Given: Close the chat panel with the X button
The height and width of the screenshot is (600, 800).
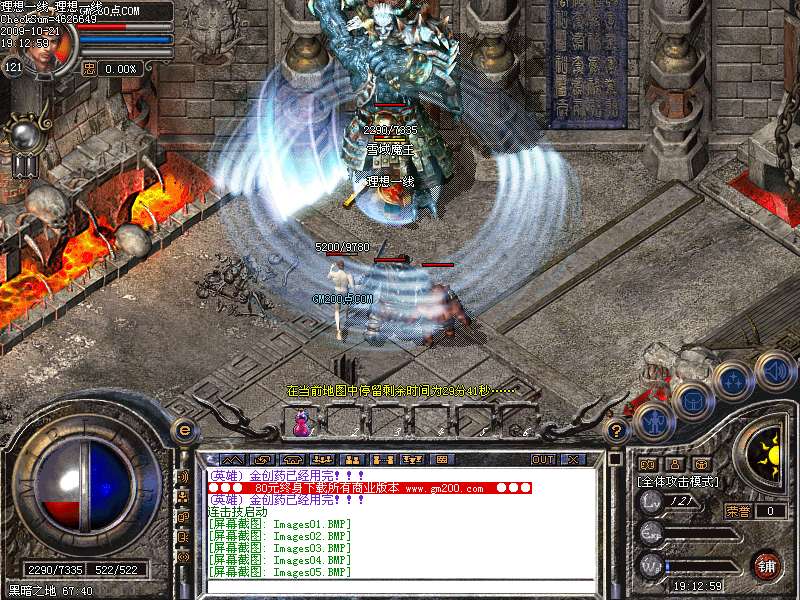Looking at the screenshot, I should (573, 459).
